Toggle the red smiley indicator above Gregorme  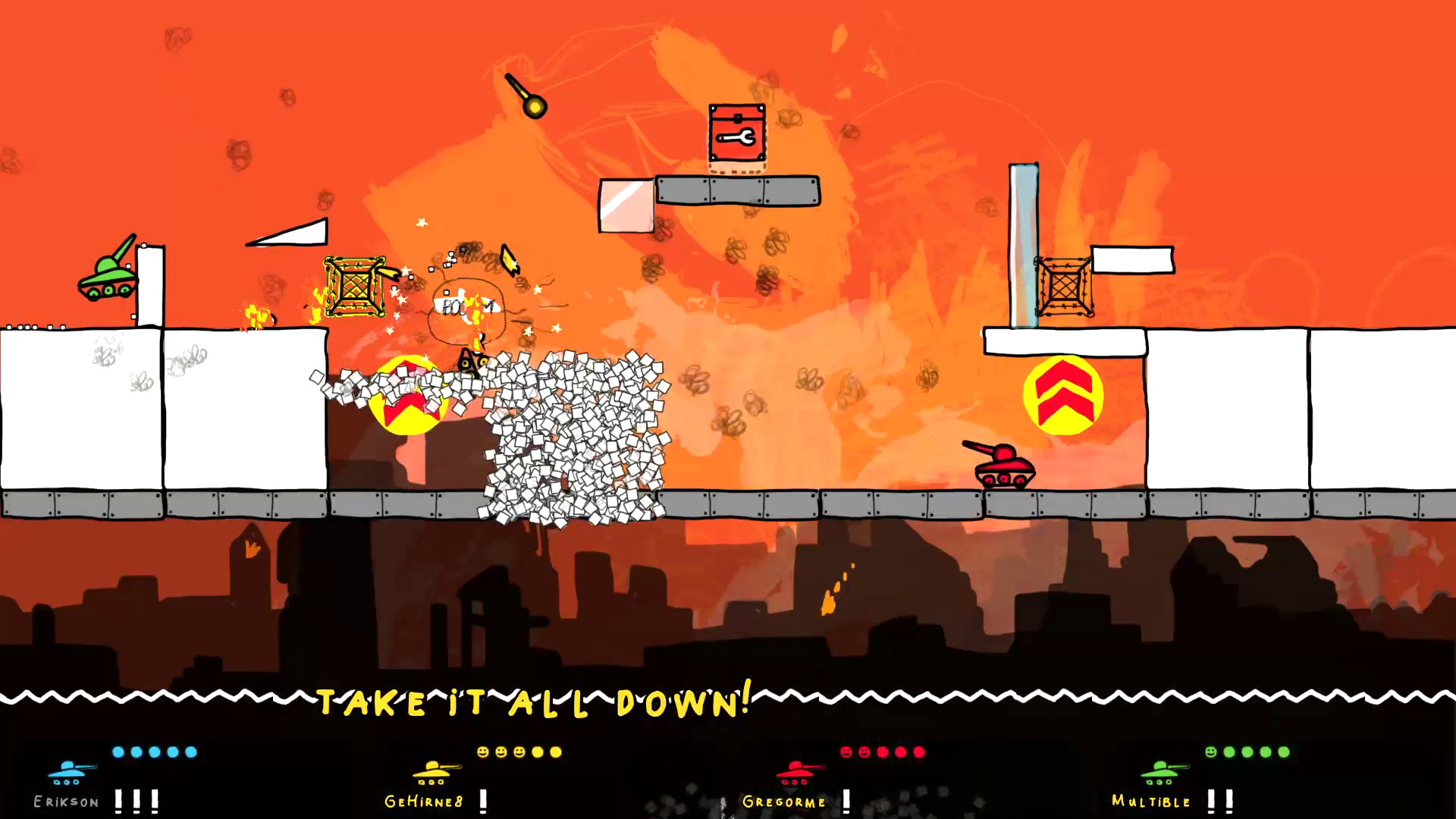click(846, 751)
